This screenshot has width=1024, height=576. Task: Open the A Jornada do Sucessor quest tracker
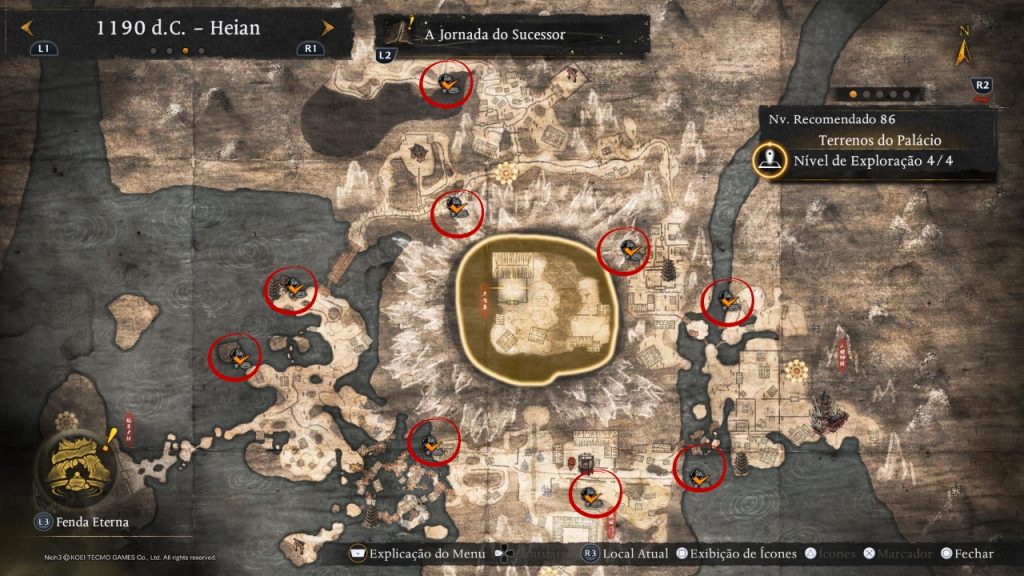[x=494, y=34]
